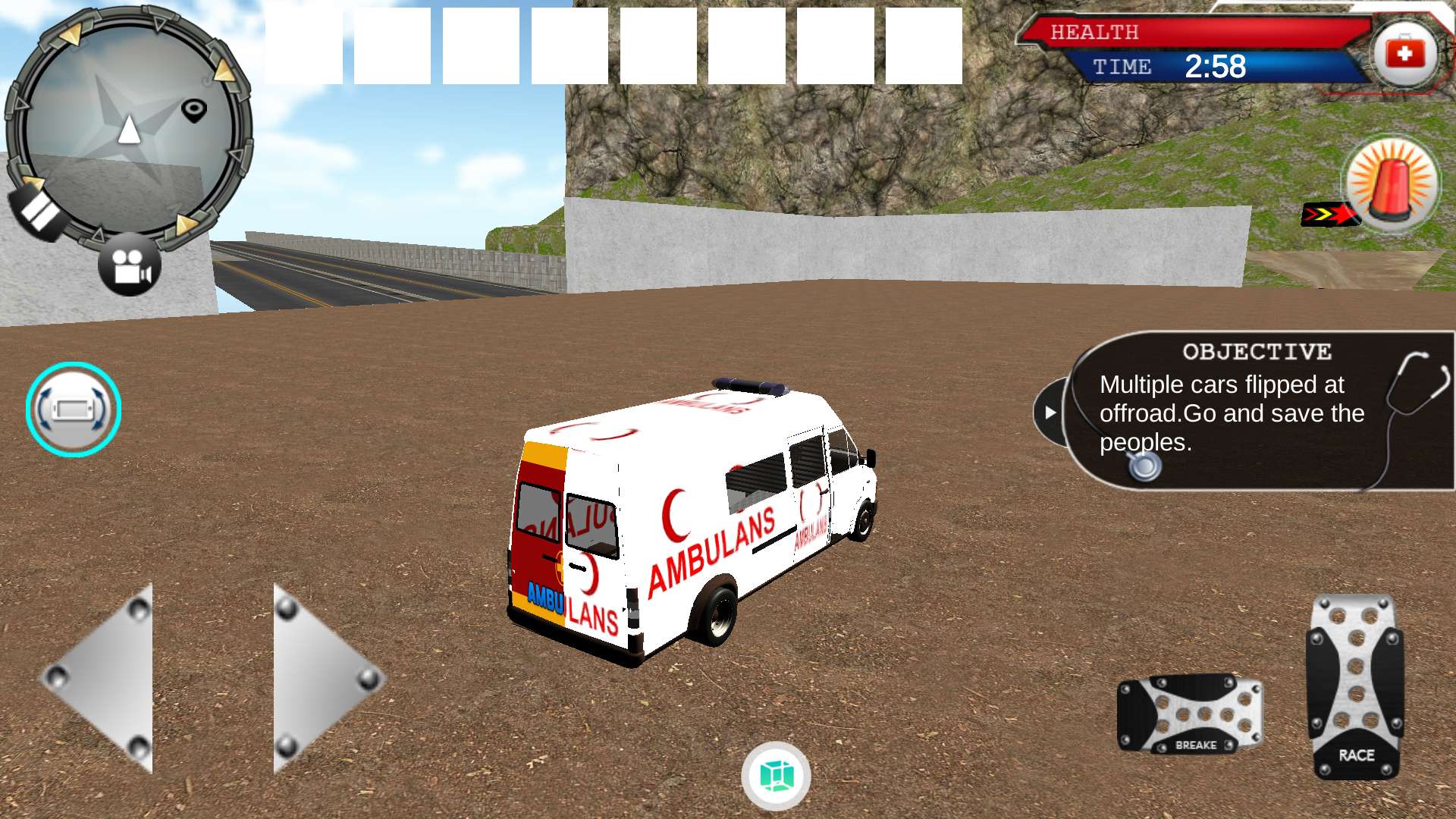Select the black location marker on minimap
The image size is (1456, 819).
pyautogui.click(x=194, y=110)
